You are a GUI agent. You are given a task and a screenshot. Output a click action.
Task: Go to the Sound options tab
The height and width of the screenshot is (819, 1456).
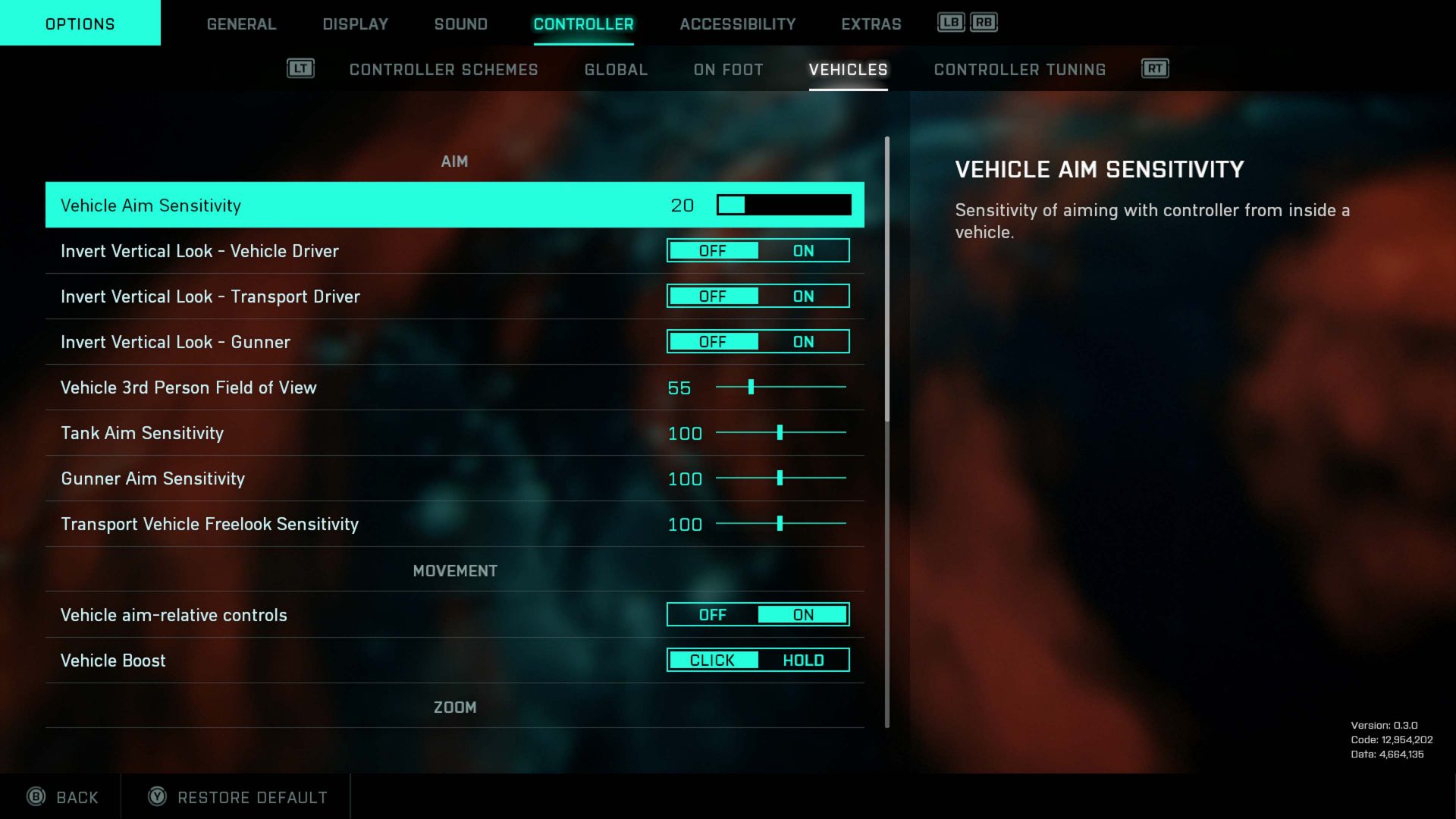click(460, 24)
